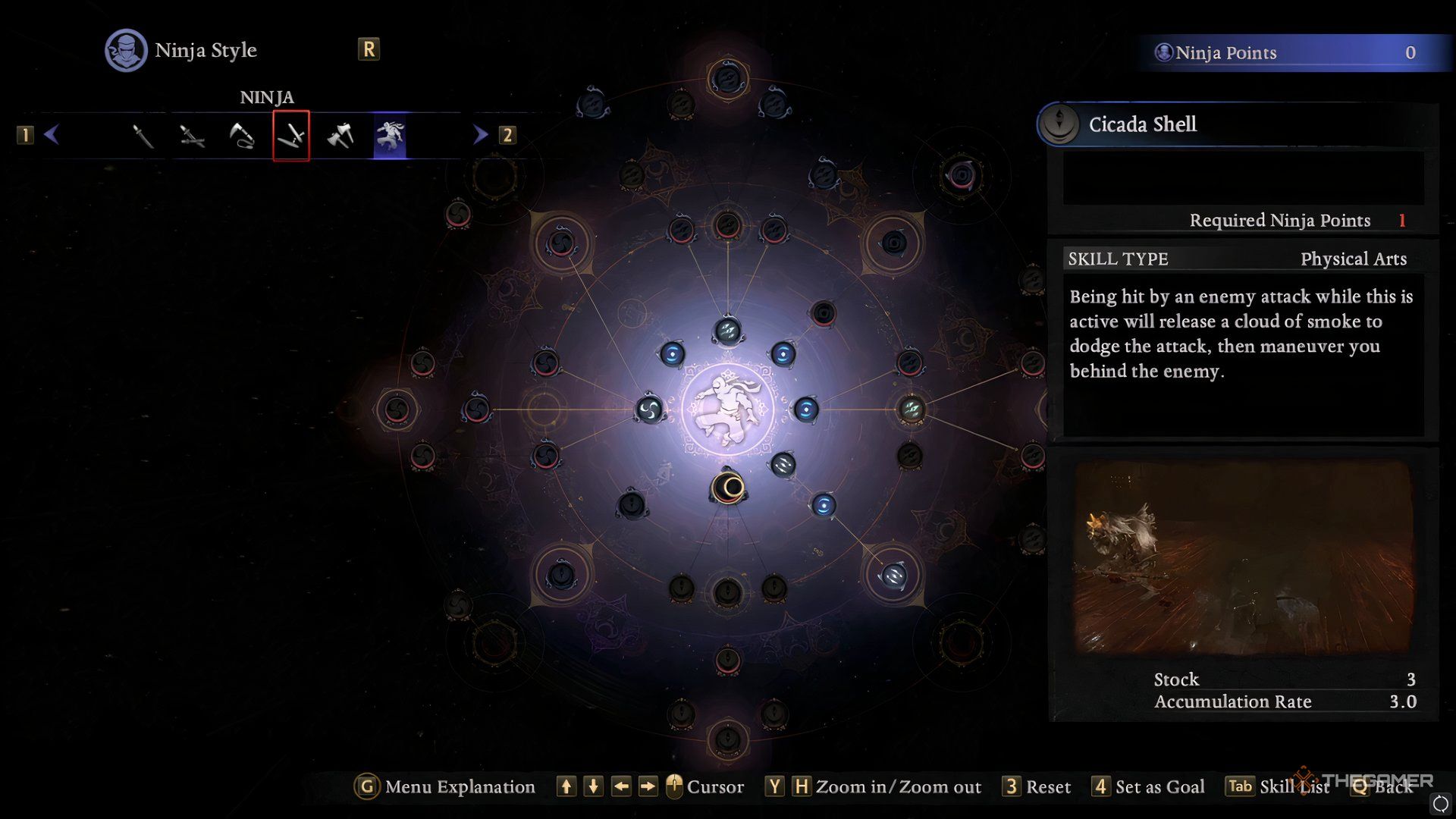Choose the red-outlined tonfa tab
The image size is (1456, 819).
tap(291, 136)
